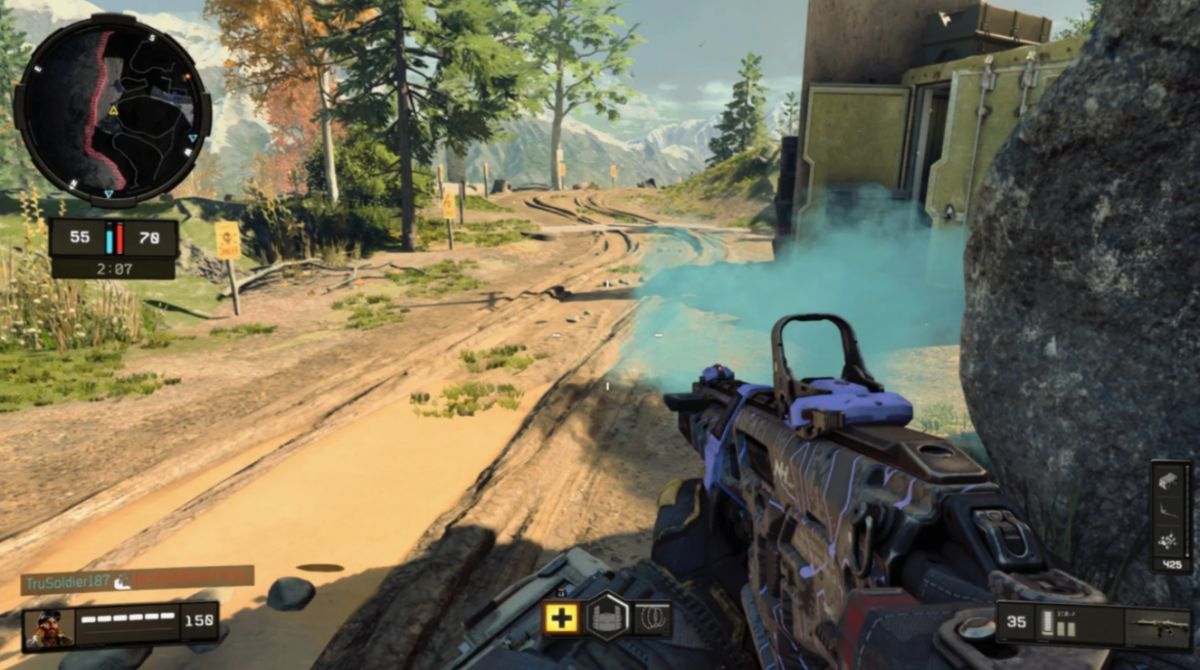The width and height of the screenshot is (1200, 670).
Task: Click the TruSoldier187 kill feed entry
Action: tap(137, 579)
